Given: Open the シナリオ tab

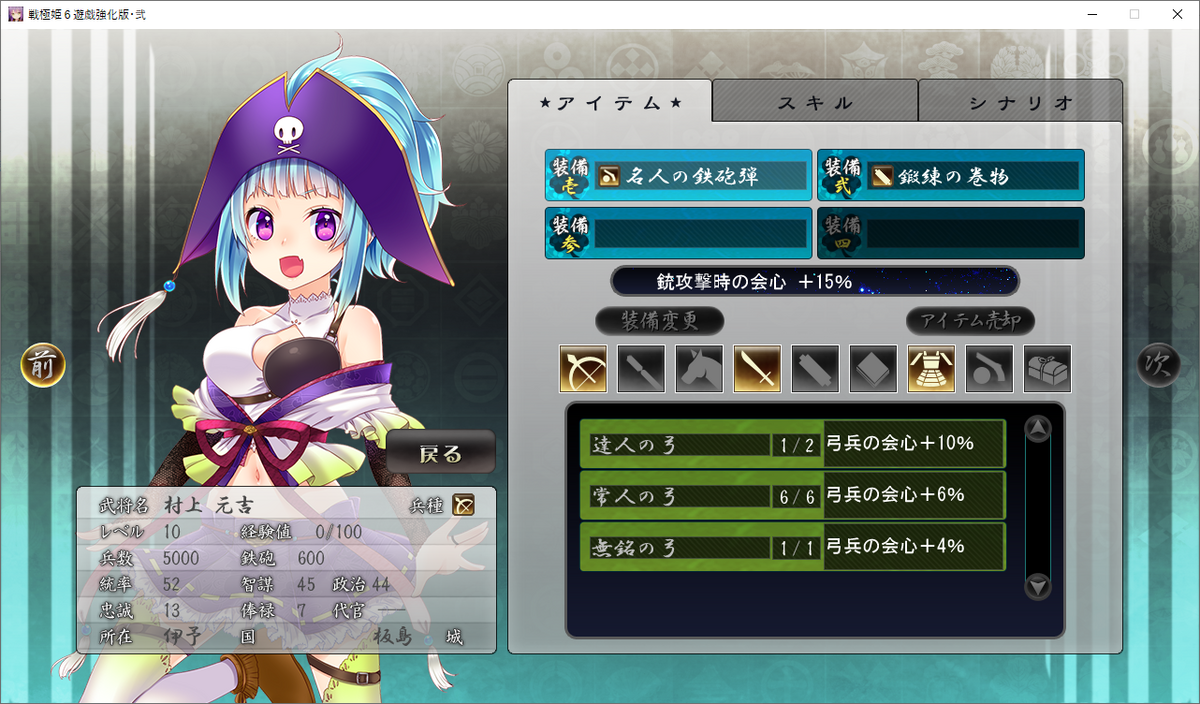Looking at the screenshot, I should coord(1020,102).
